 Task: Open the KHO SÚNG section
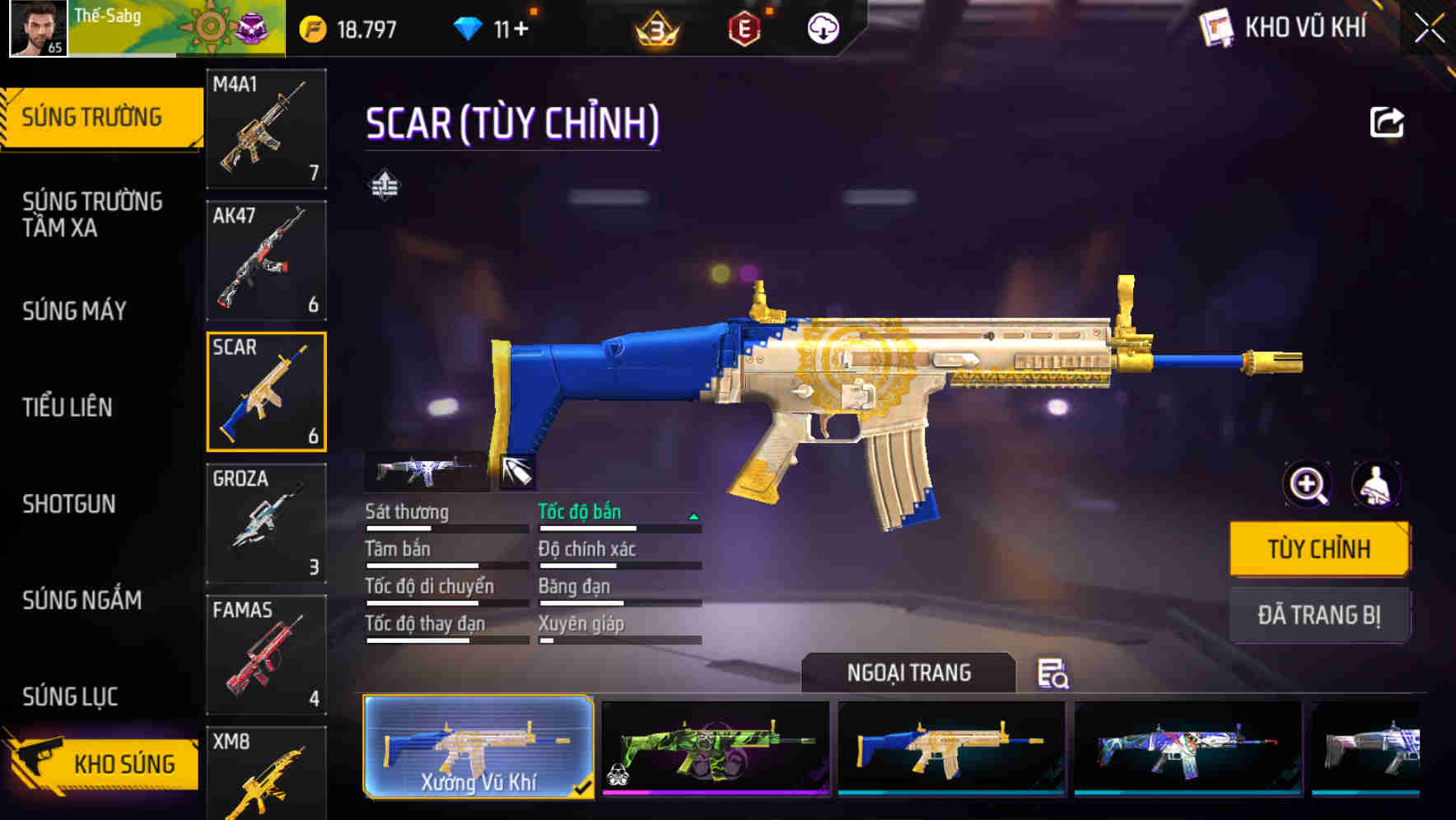pyautogui.click(x=124, y=762)
